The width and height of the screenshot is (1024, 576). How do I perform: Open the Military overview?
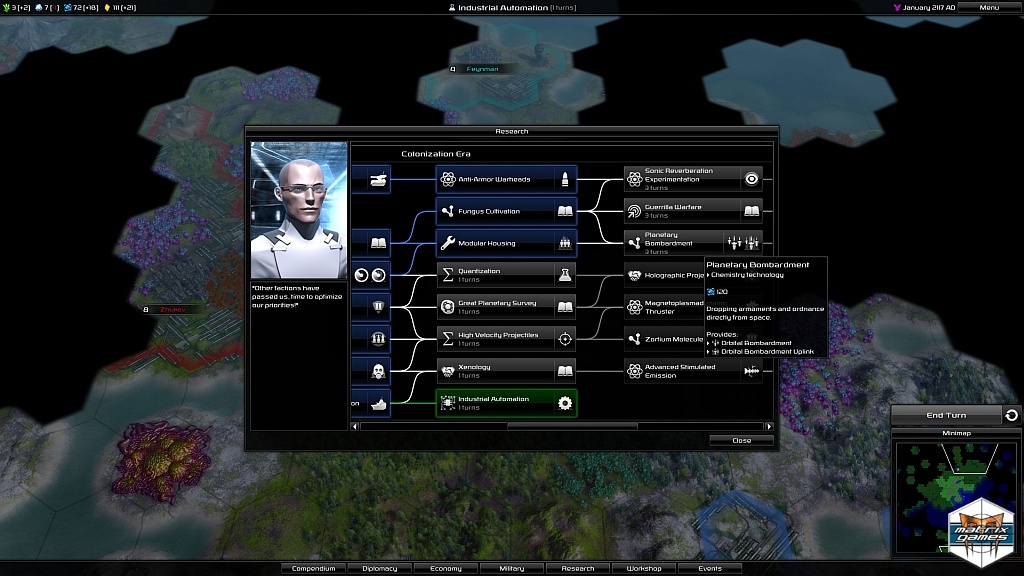(512, 568)
